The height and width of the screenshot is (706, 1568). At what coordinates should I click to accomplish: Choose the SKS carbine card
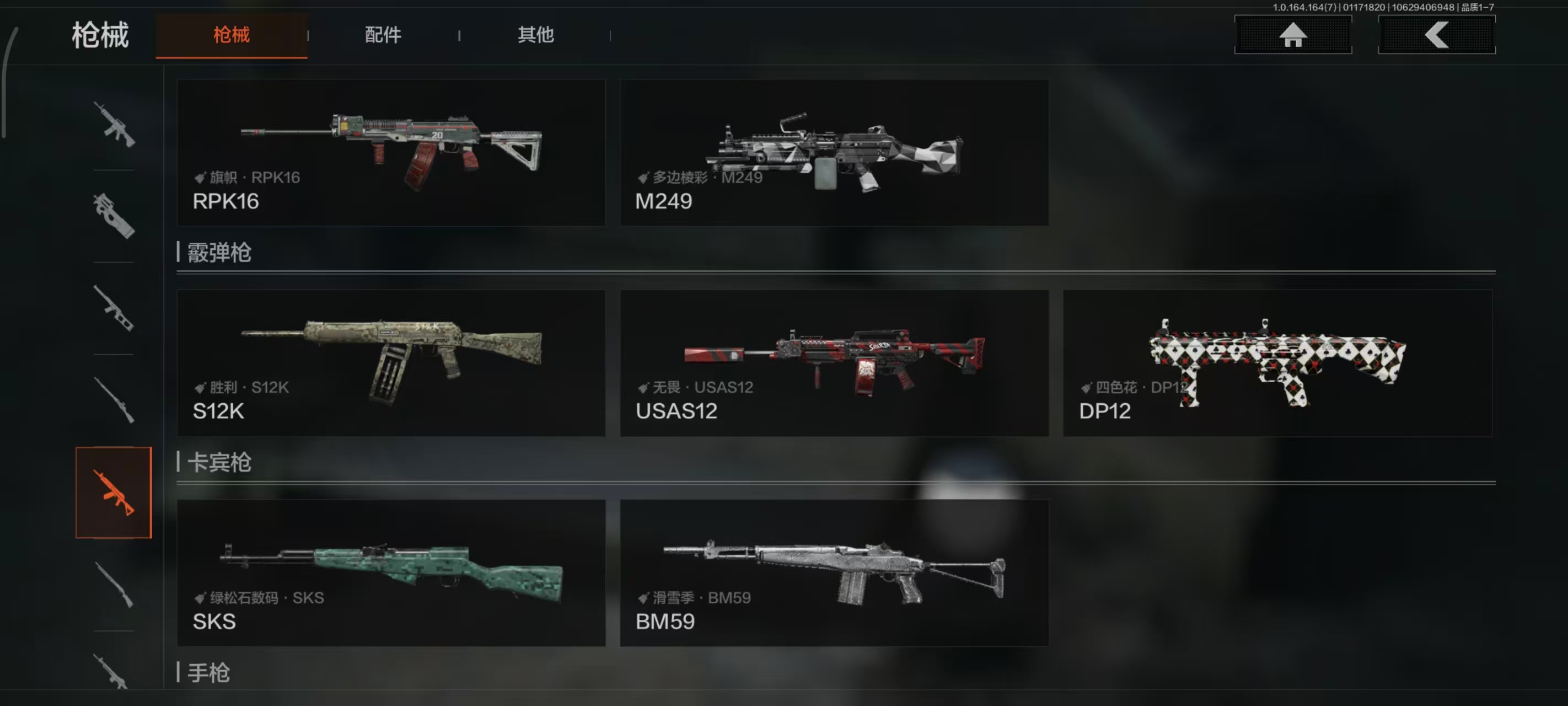(x=391, y=573)
